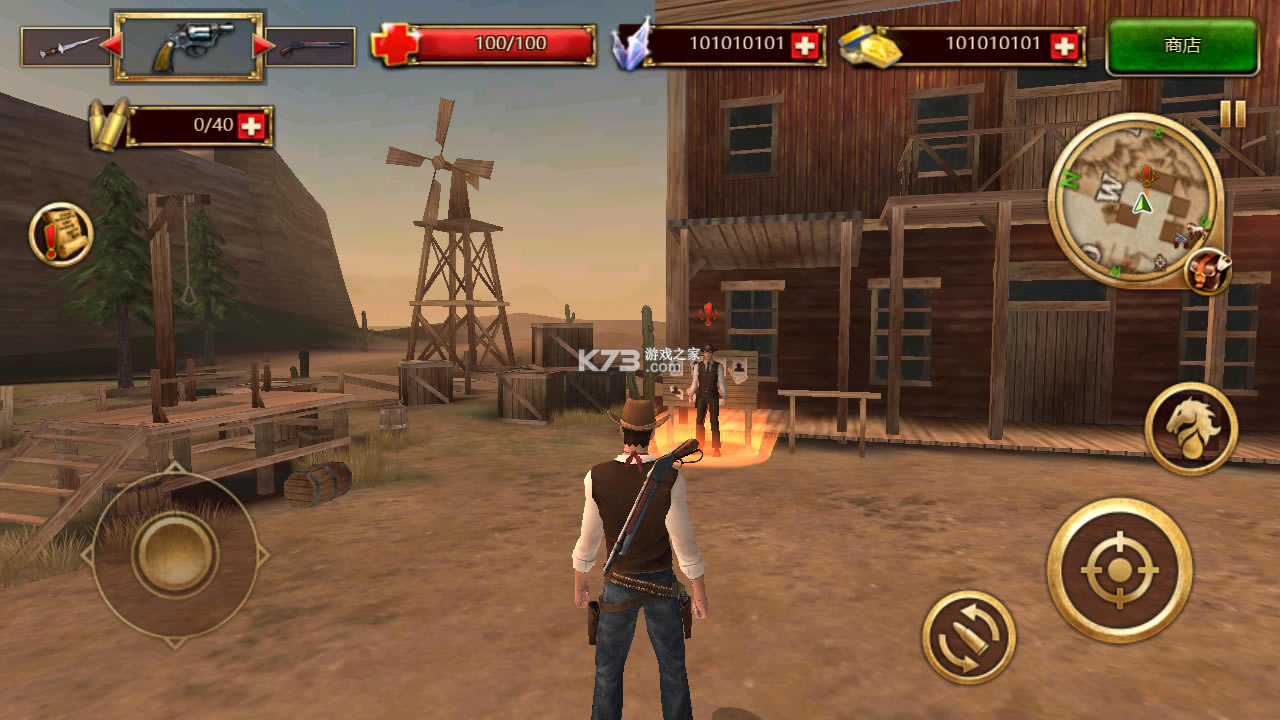Tap the saddle icon beside the minimap
The width and height of the screenshot is (1280, 720).
[x=1207, y=270]
